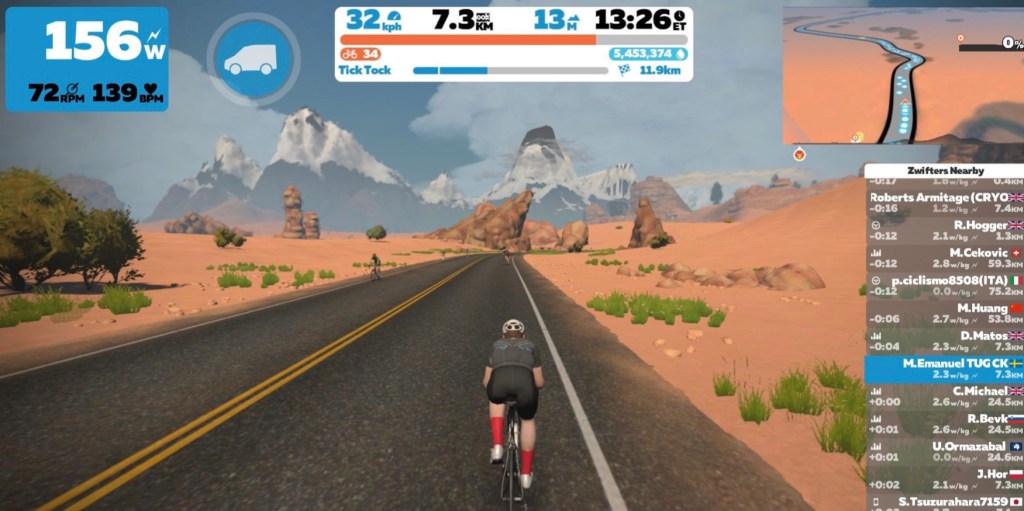Image resolution: width=1024 pixels, height=511 pixels.
Task: Activate the van draft power-up icon
Action: [253, 59]
